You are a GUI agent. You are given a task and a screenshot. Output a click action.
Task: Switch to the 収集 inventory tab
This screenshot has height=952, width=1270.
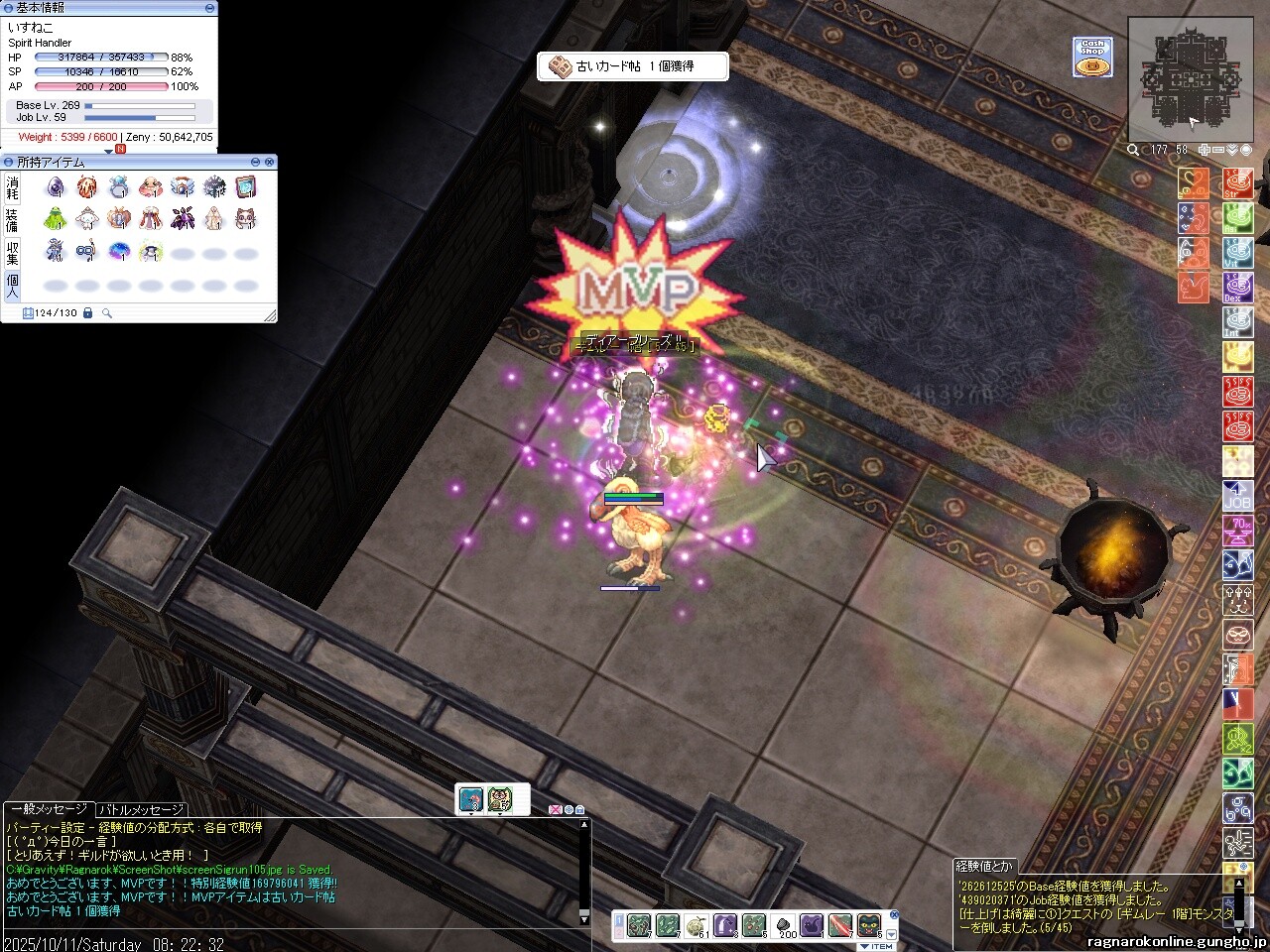(12, 253)
